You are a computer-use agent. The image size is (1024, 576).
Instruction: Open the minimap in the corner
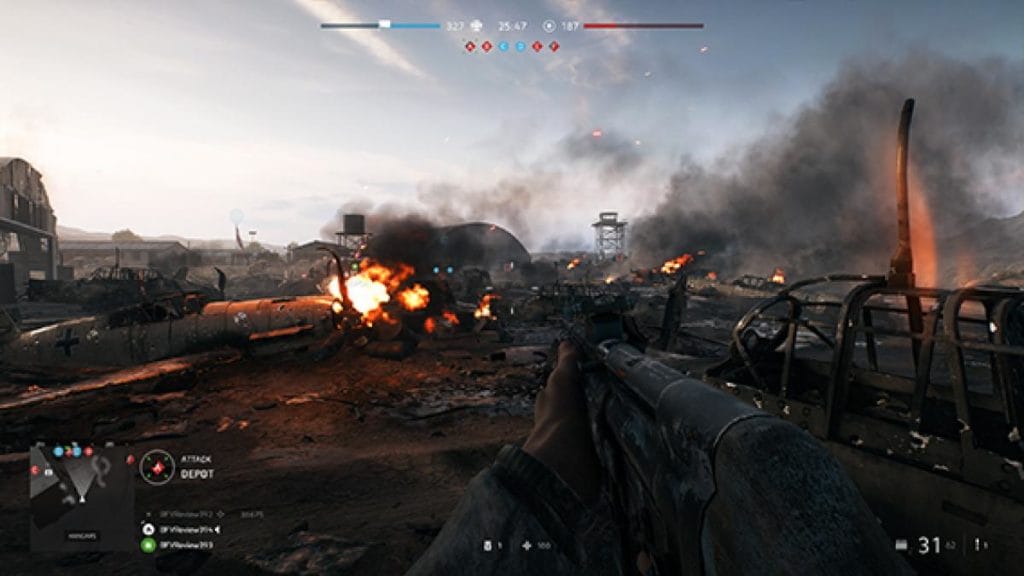[81, 497]
